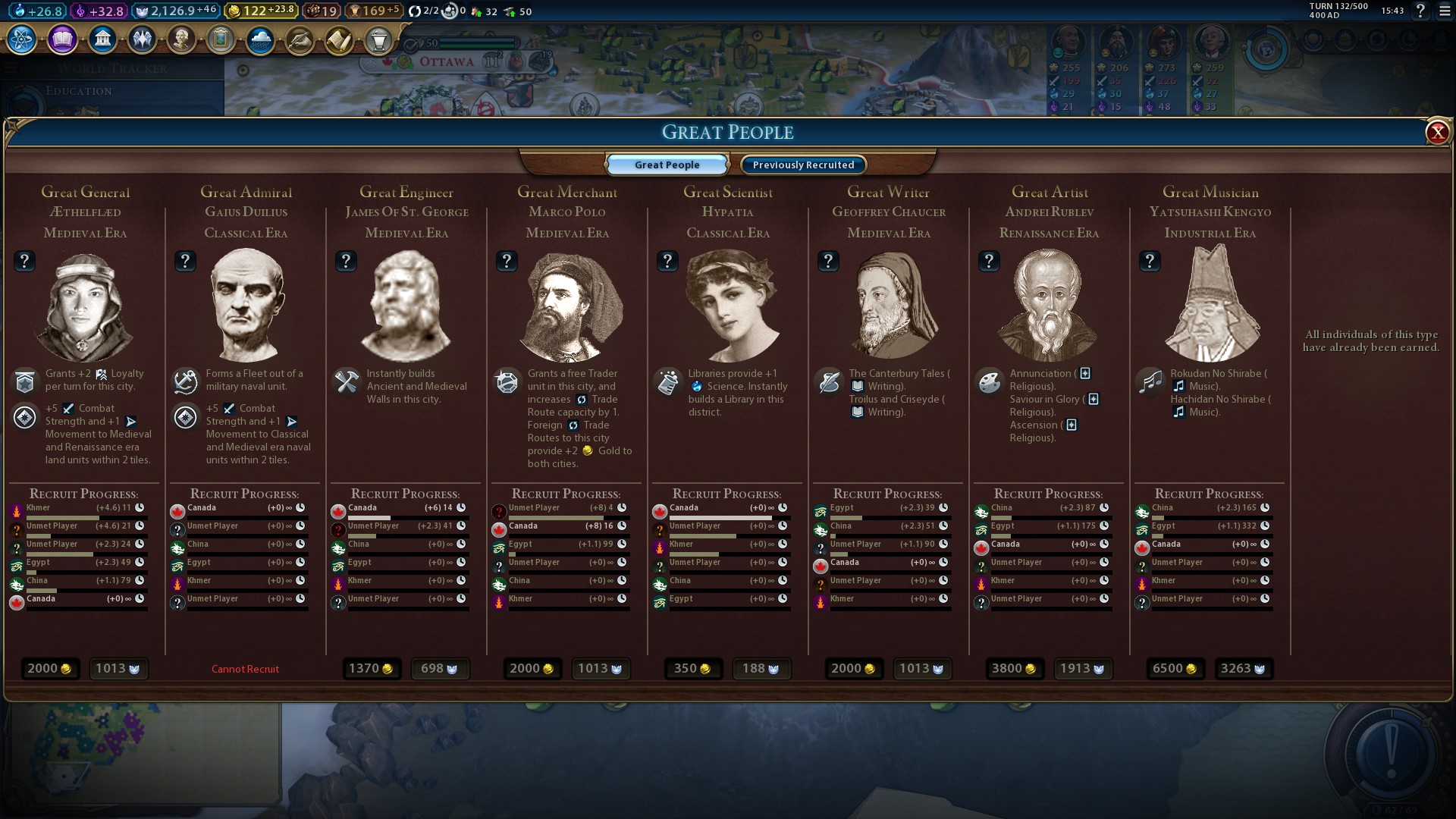Close the Great People window
Viewport: 1456px width, 819px height.
[x=1437, y=133]
